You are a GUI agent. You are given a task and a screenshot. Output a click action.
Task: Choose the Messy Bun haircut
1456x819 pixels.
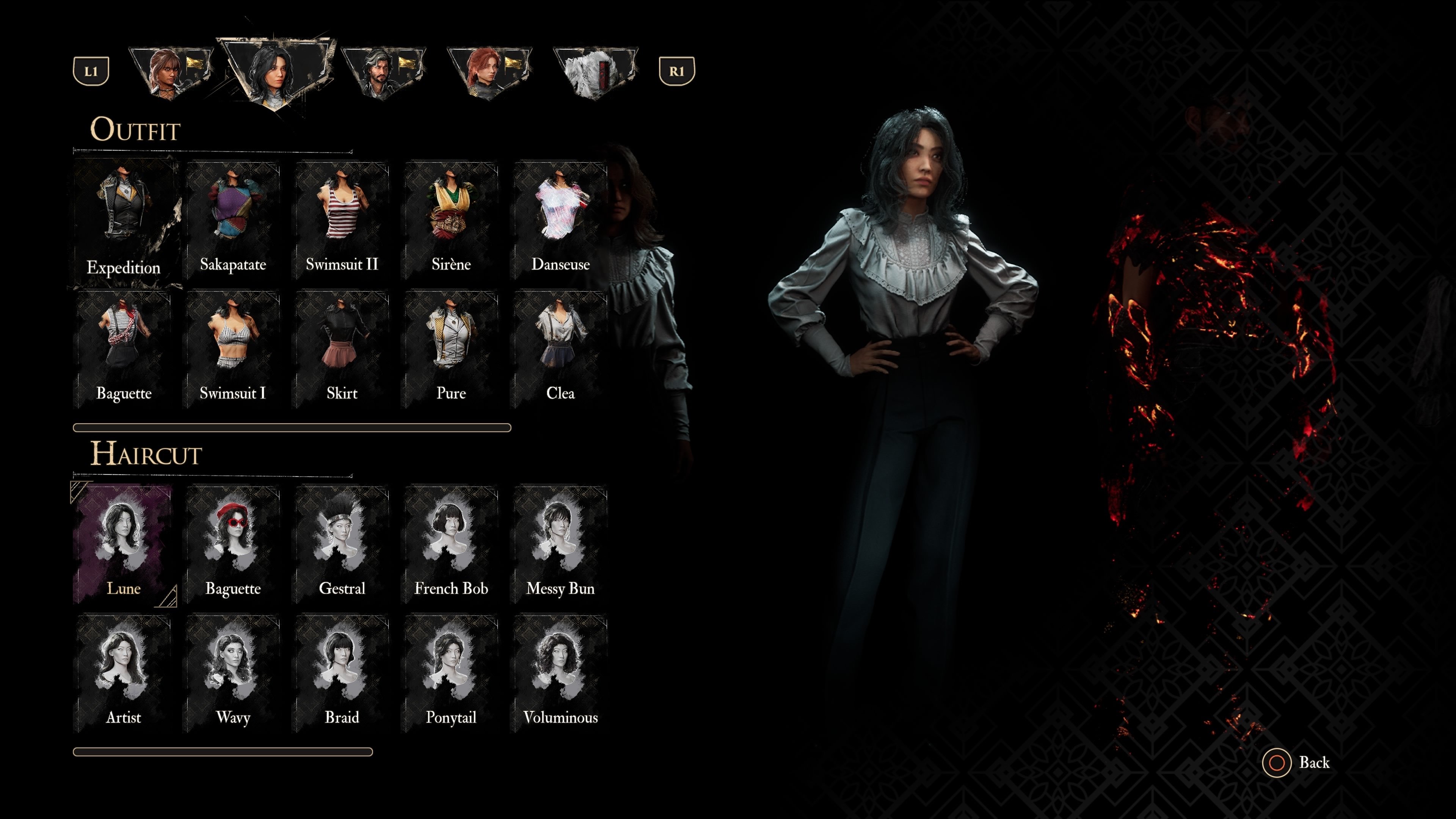[x=560, y=544]
